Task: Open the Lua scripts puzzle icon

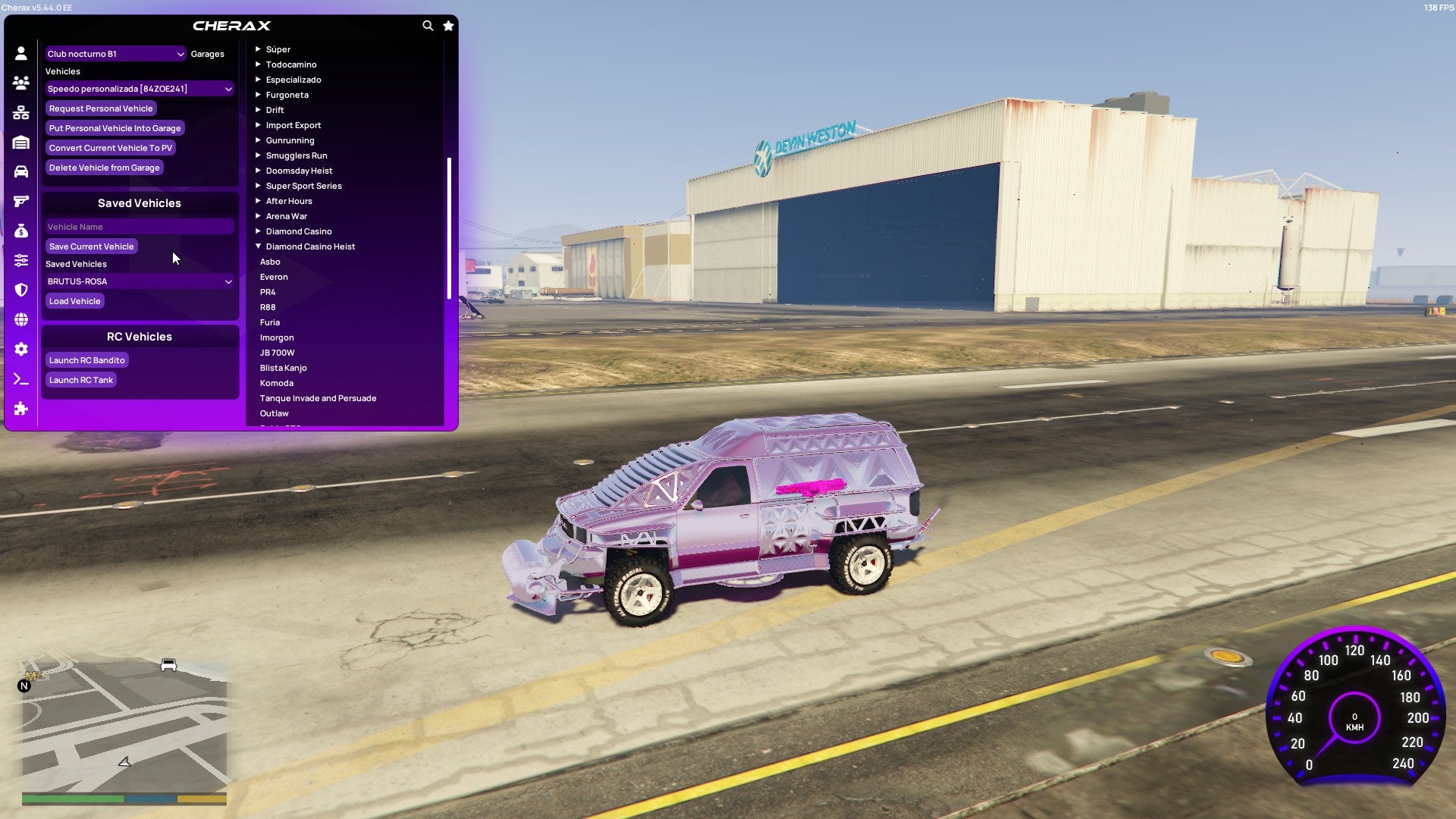Action: coord(20,409)
